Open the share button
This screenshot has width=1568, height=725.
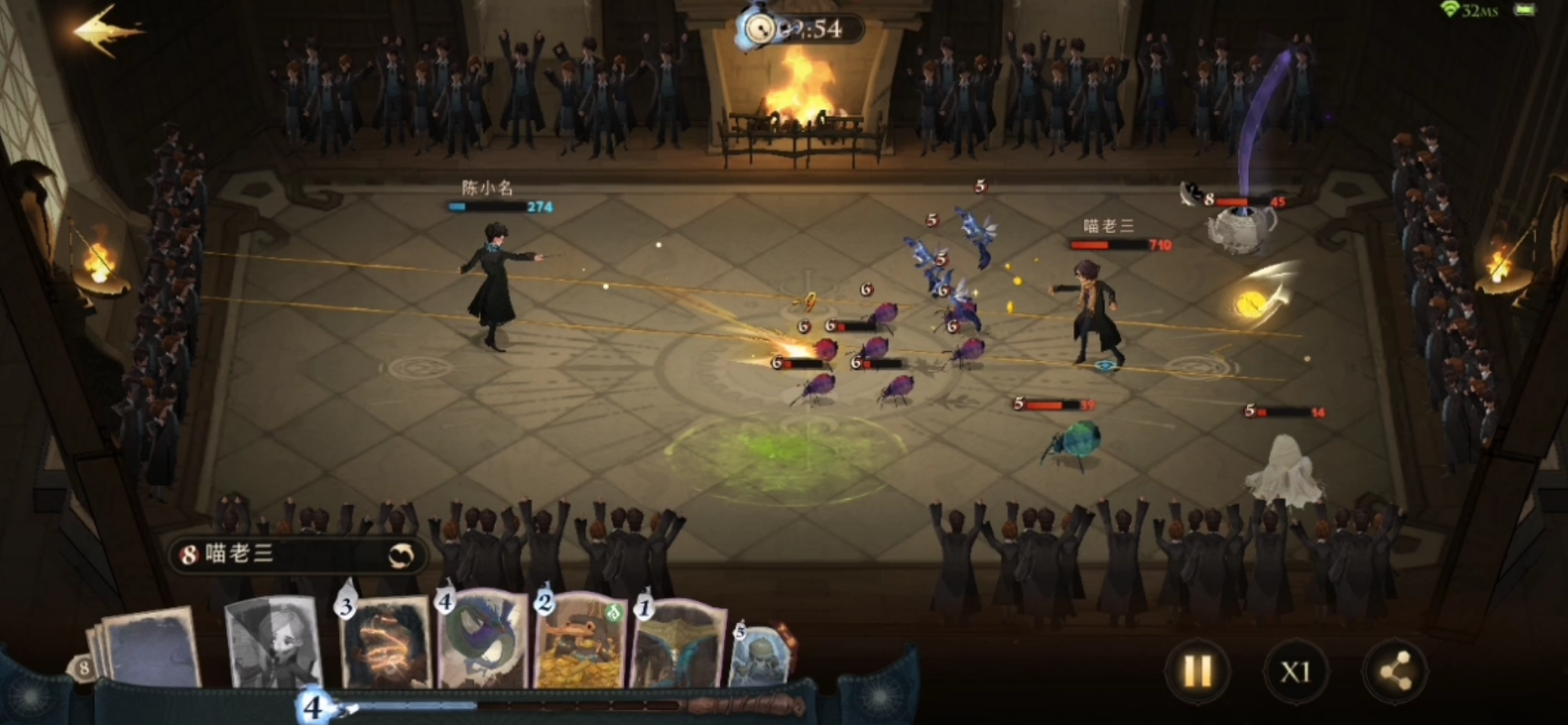click(1394, 672)
